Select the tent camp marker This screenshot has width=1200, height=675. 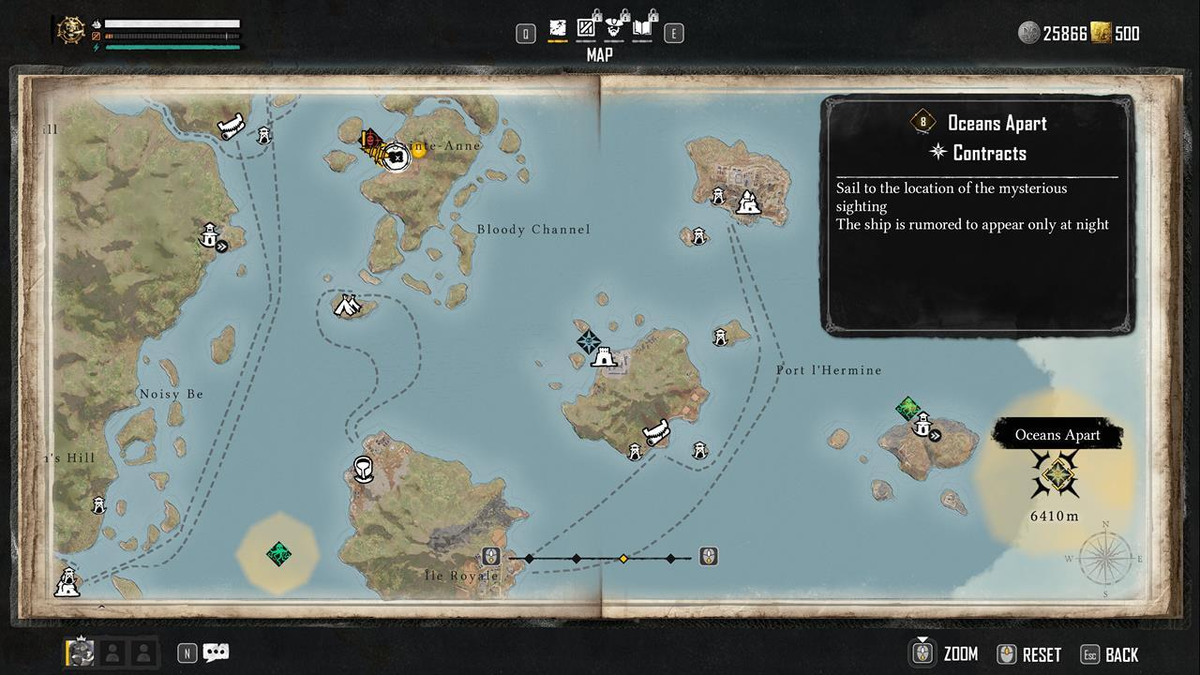[x=346, y=305]
